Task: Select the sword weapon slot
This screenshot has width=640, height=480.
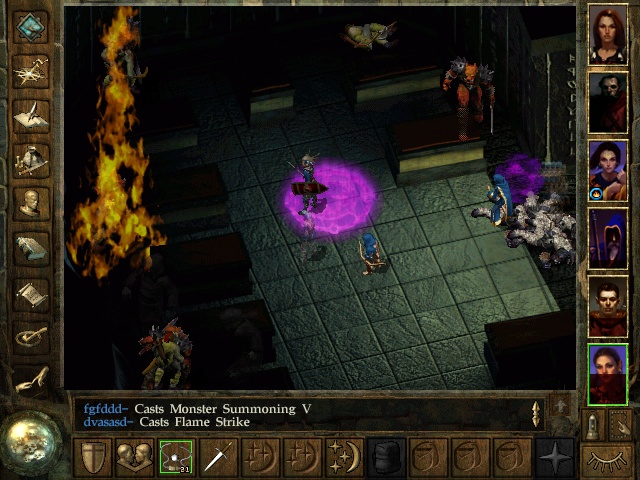Action: click(x=218, y=457)
